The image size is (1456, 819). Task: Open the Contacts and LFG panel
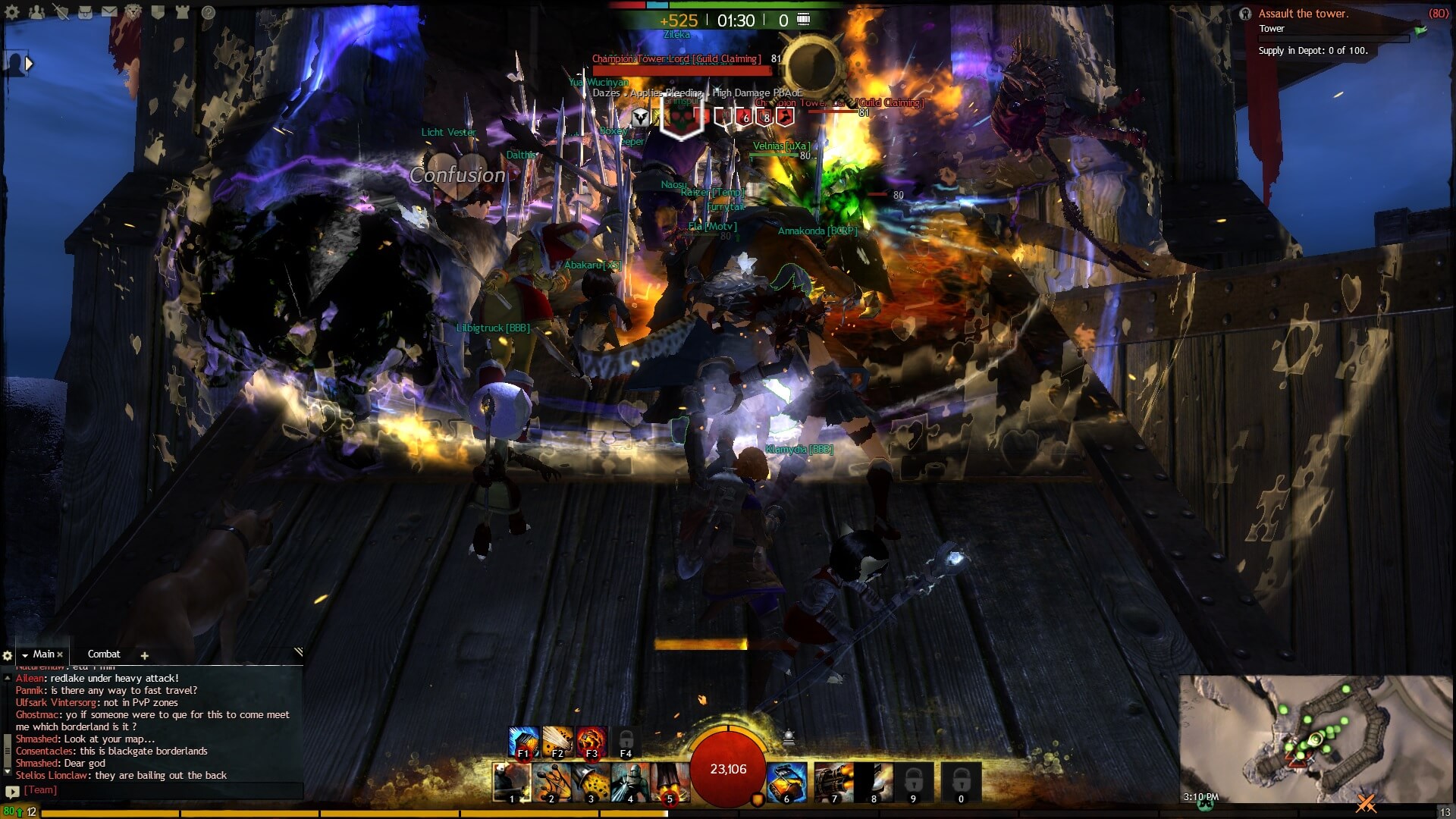[36, 12]
